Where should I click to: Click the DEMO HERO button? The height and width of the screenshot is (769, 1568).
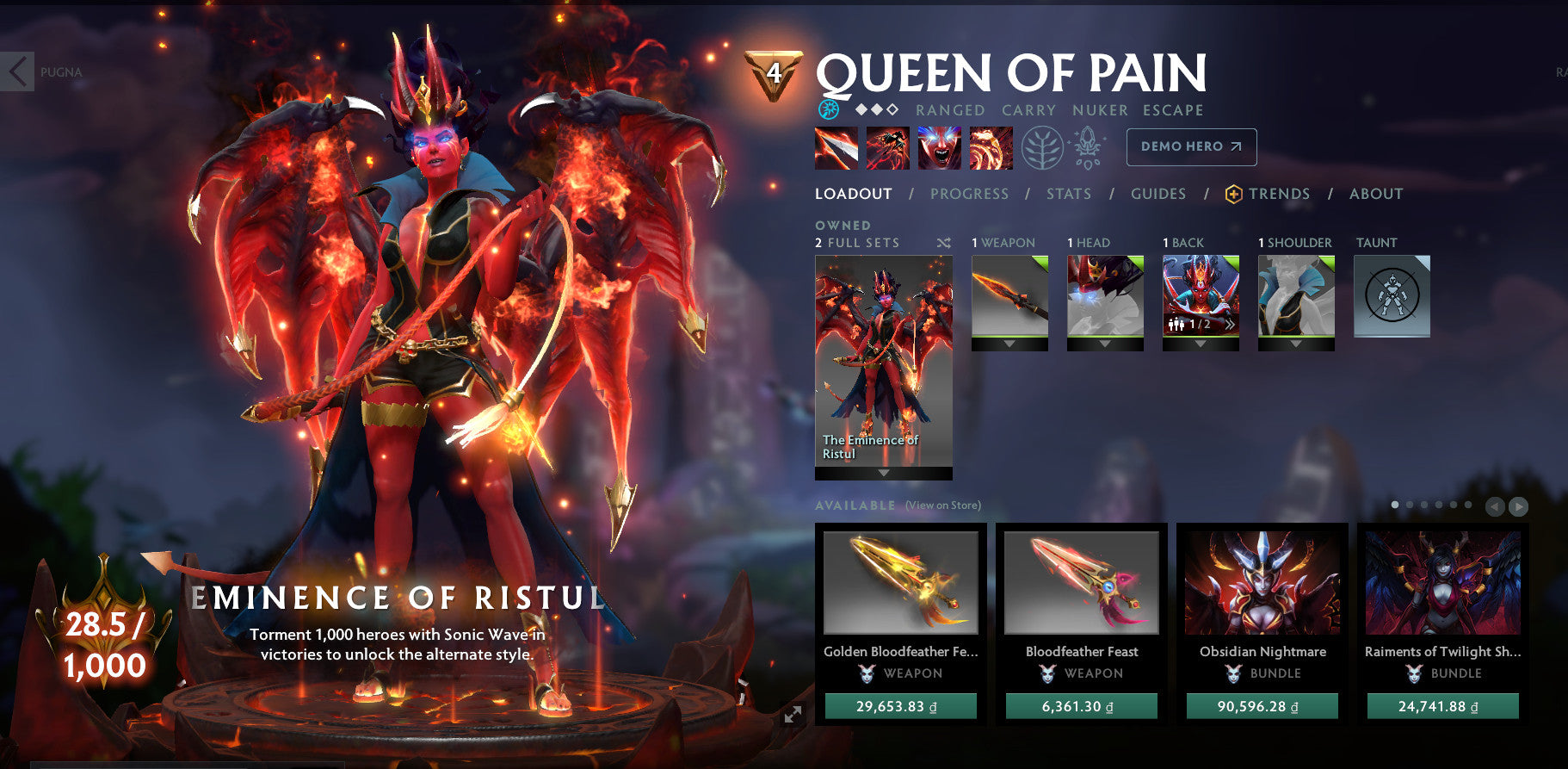point(1190,146)
